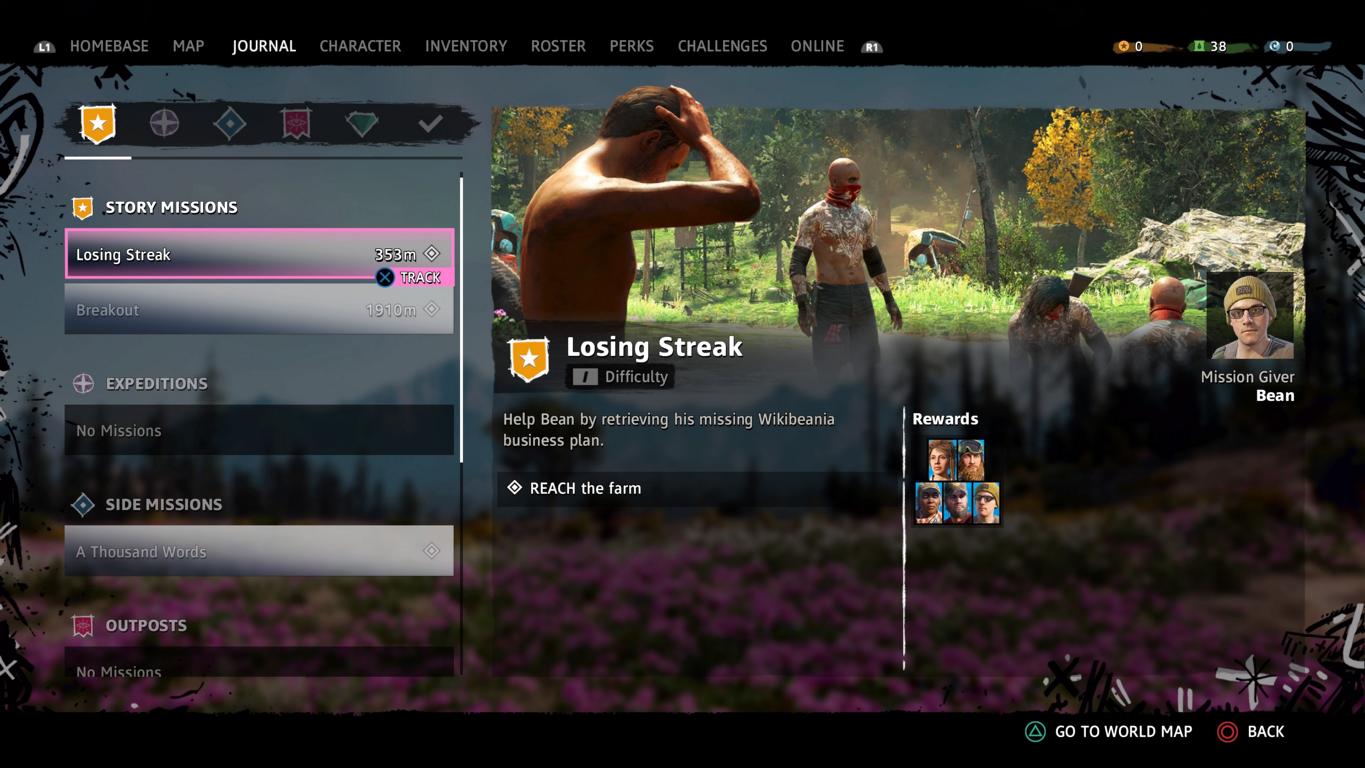Open the Homebase tab
The width and height of the screenshot is (1365, 768).
tap(109, 46)
